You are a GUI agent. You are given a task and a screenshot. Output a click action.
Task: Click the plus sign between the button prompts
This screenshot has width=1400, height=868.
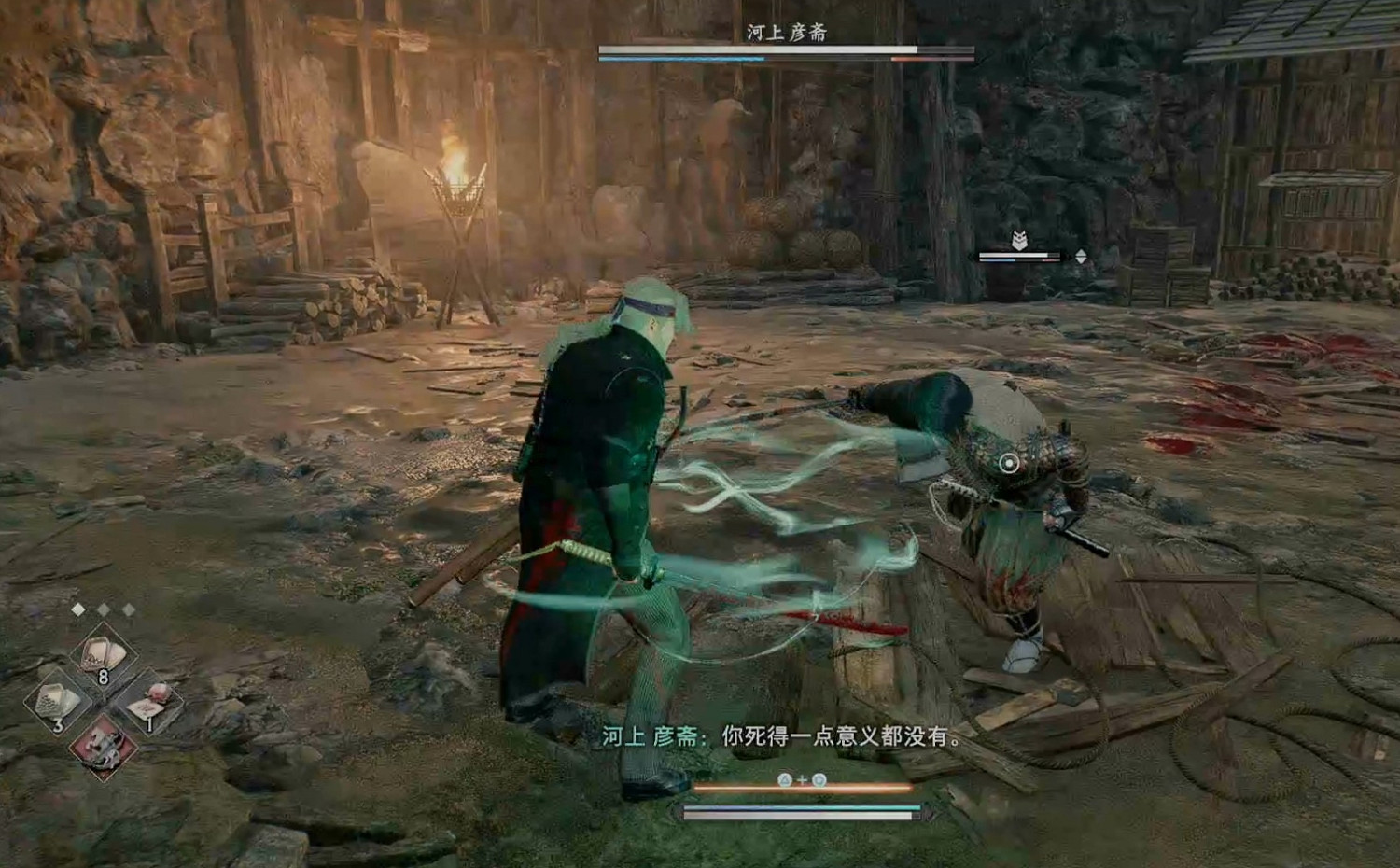coord(803,779)
